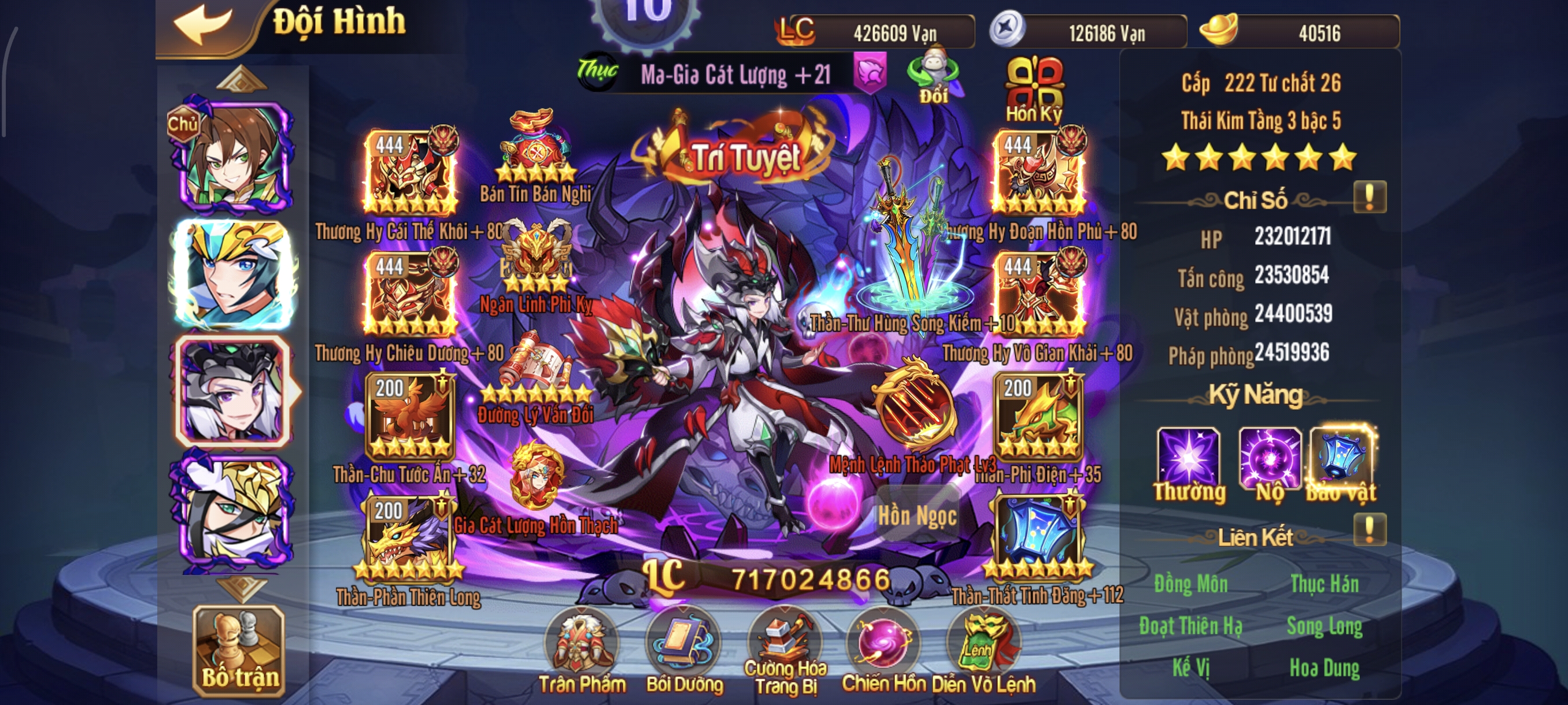Open the Bồi Dưỡng book icon
Screen dimensions: 1568x705
685,641
